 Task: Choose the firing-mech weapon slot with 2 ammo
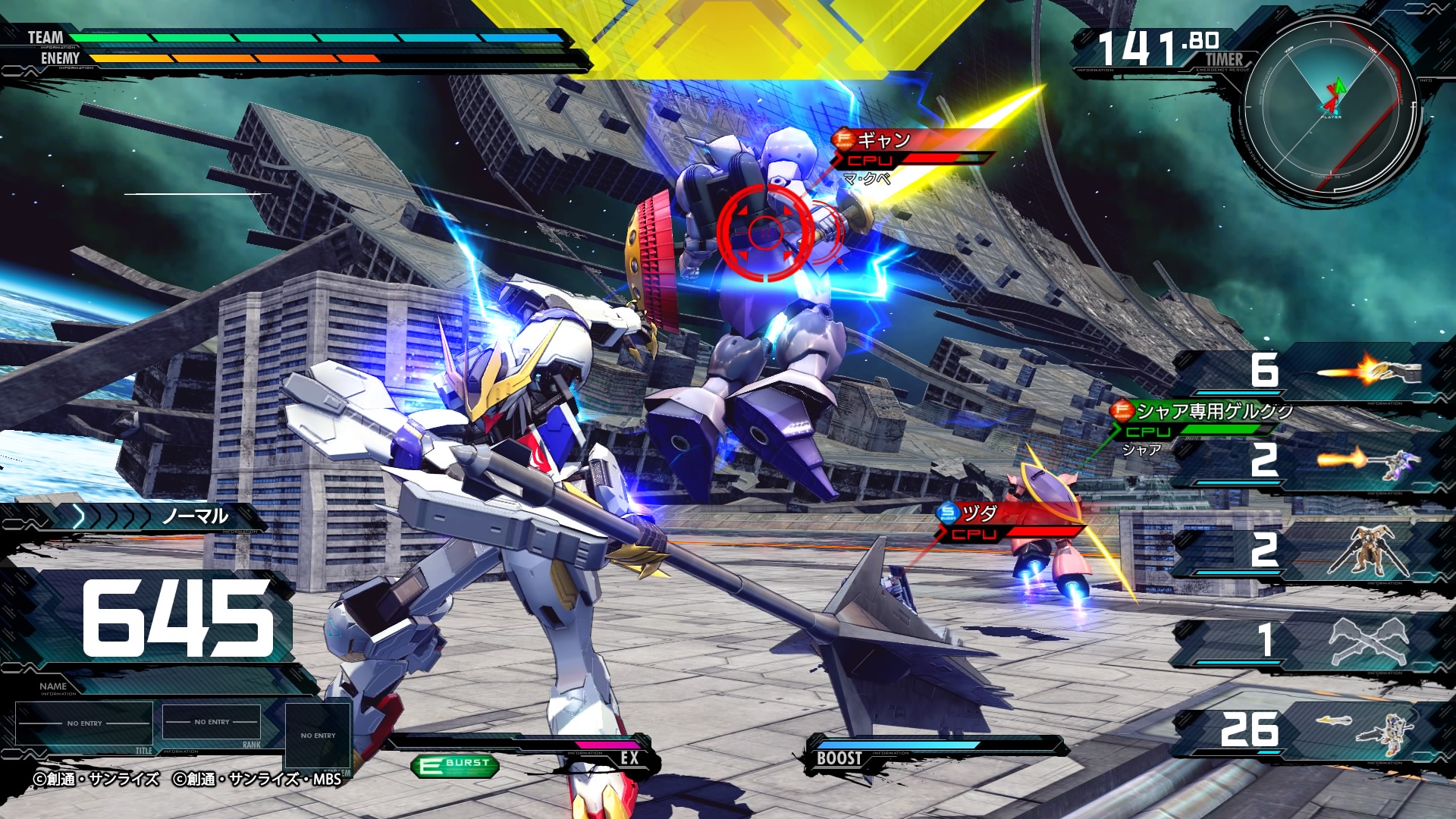pos(1306,461)
